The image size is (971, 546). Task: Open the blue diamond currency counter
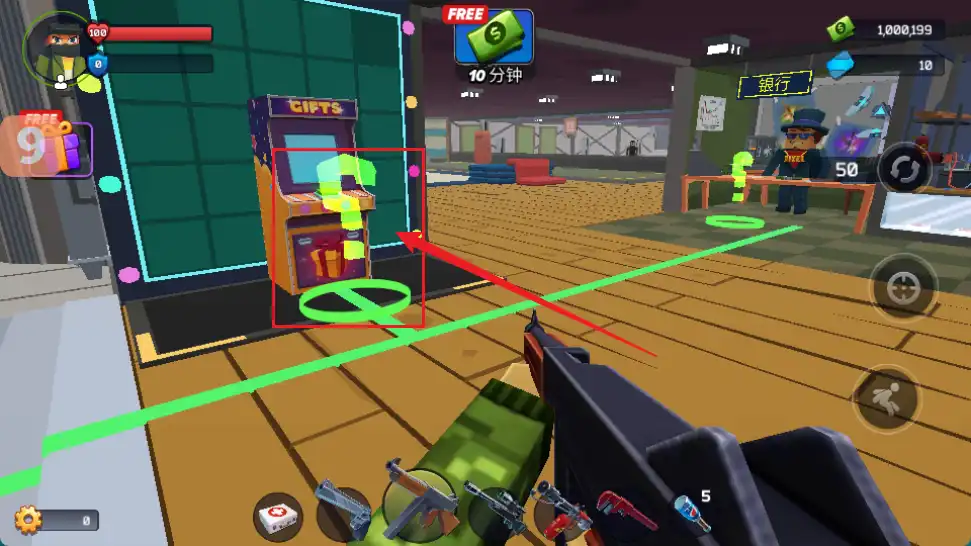(888, 65)
